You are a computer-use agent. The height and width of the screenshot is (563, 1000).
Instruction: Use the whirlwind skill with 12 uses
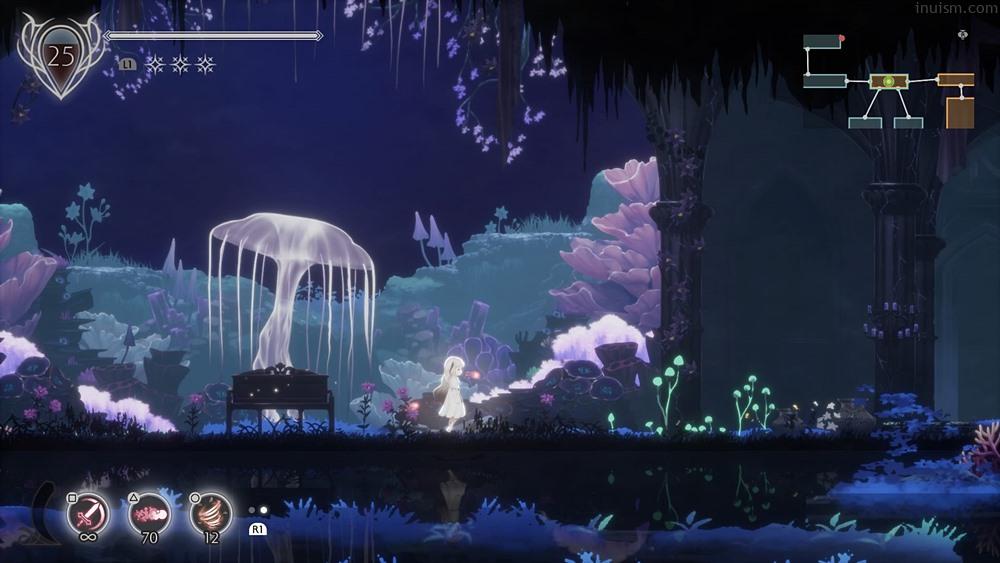(x=211, y=514)
